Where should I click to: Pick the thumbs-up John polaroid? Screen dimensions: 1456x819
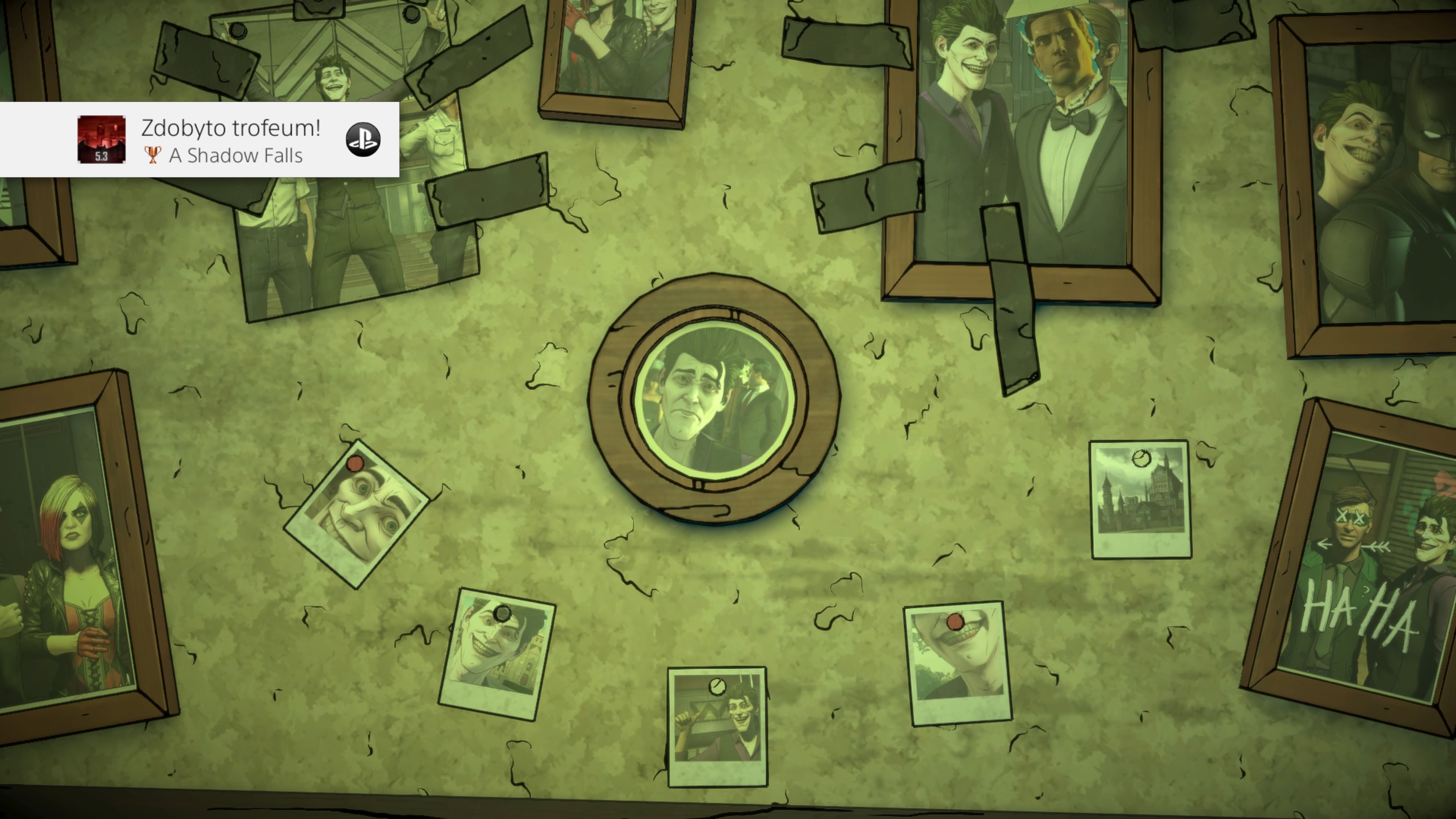[x=717, y=726]
